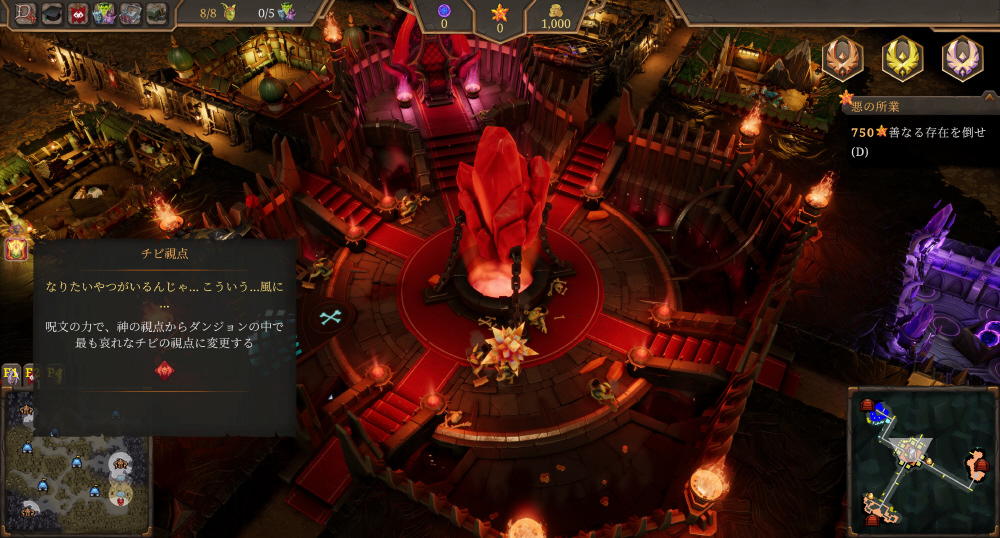The height and width of the screenshot is (538, 1000).
Task: Click the dungeon minimap
Action: coord(921,460)
